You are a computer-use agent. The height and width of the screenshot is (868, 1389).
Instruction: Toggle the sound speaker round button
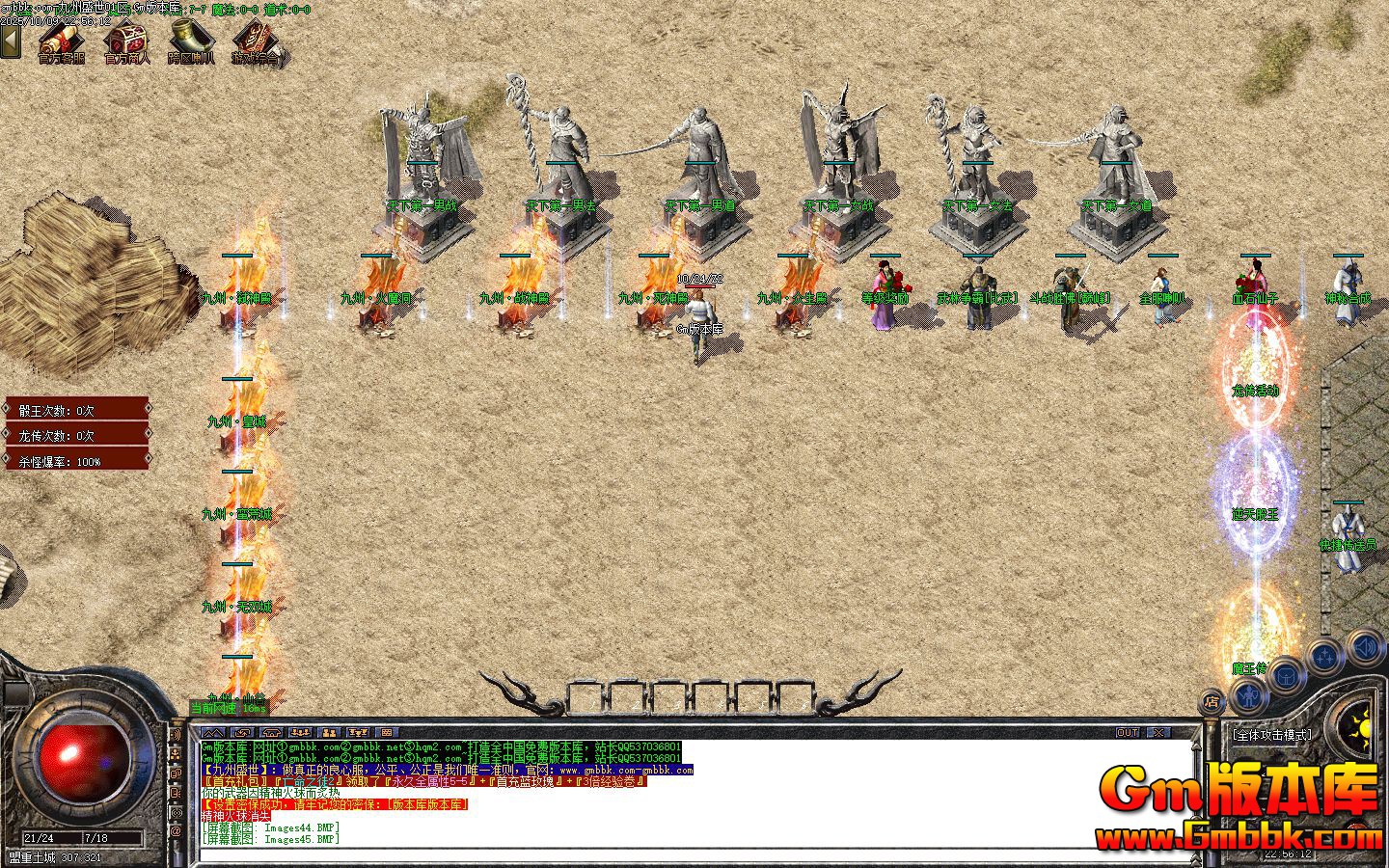point(1366,644)
